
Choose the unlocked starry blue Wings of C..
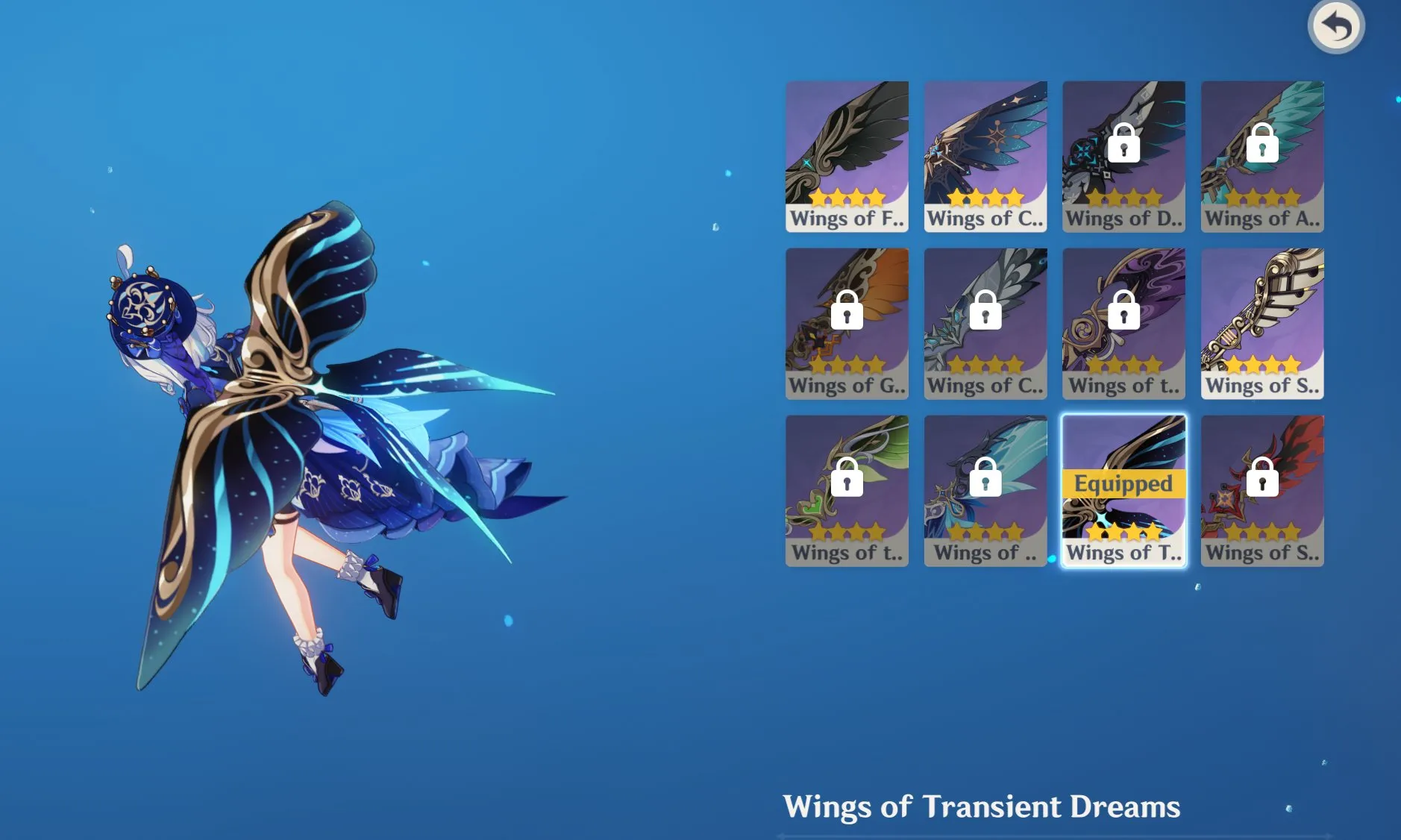coord(985,157)
